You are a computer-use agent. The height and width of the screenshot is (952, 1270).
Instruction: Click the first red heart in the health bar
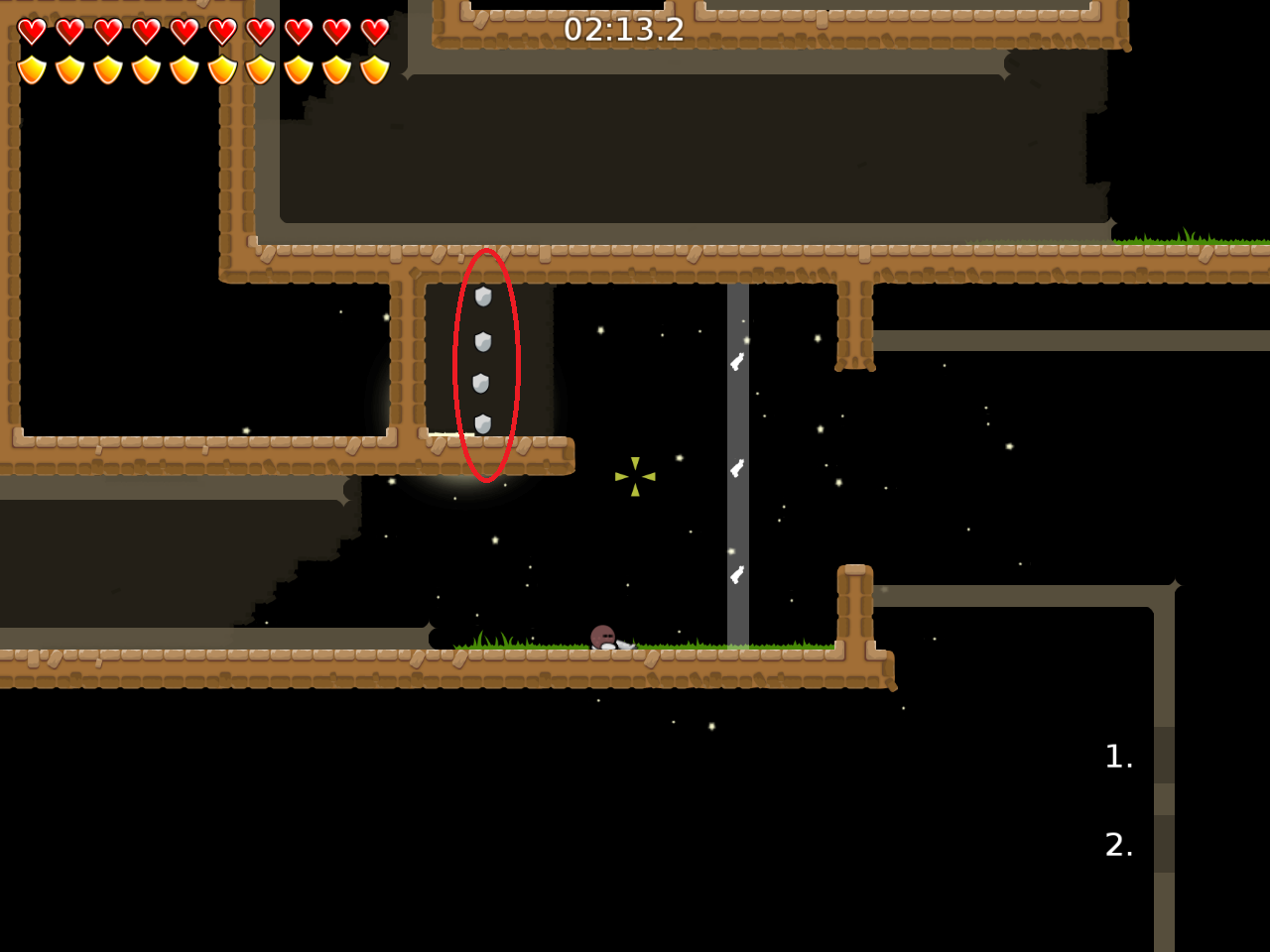32,30
